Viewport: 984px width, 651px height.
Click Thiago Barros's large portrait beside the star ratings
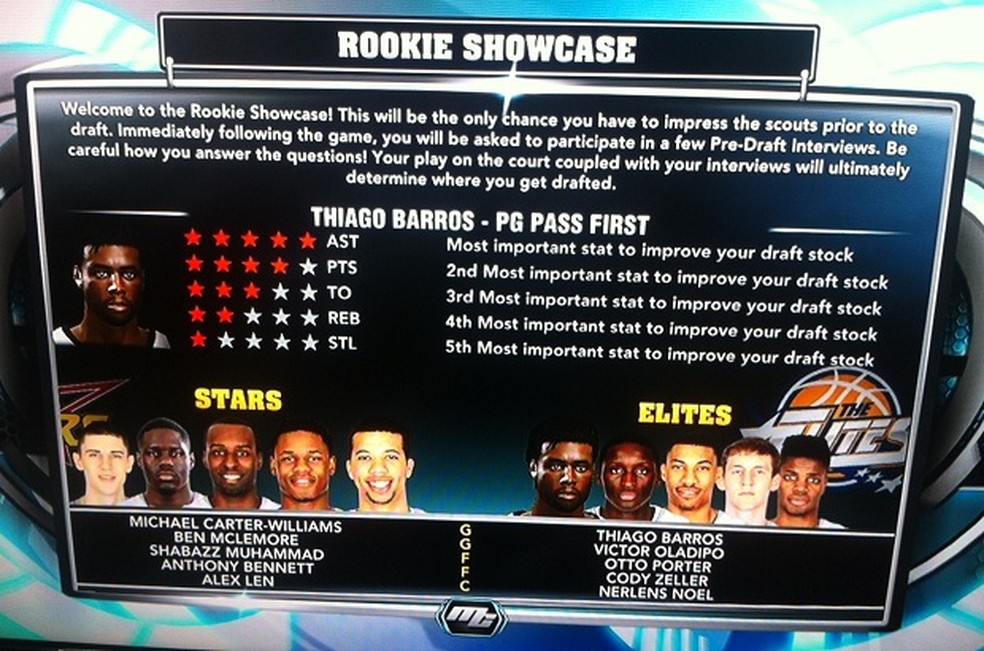pyautogui.click(x=111, y=294)
